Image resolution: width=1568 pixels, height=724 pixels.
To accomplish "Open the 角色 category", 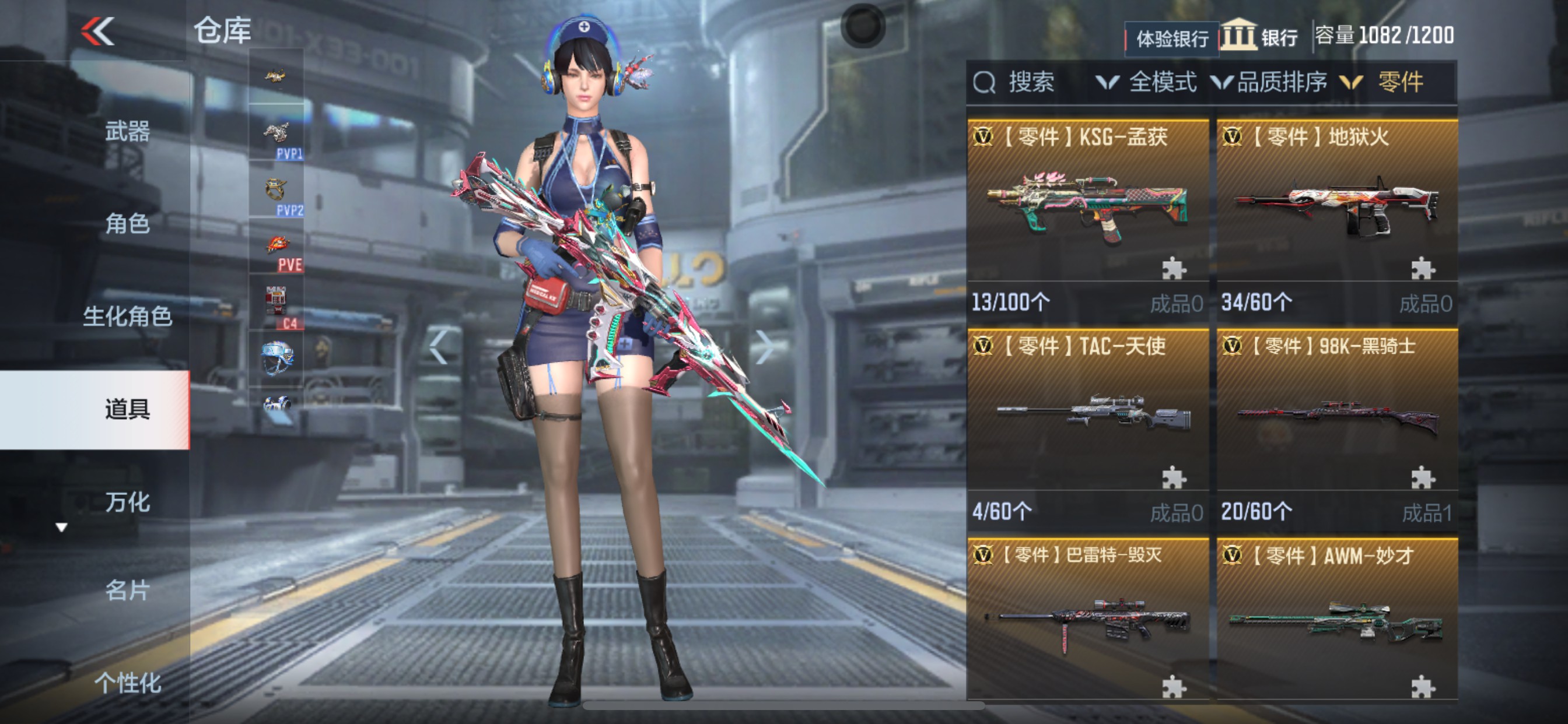I will pyautogui.click(x=127, y=224).
